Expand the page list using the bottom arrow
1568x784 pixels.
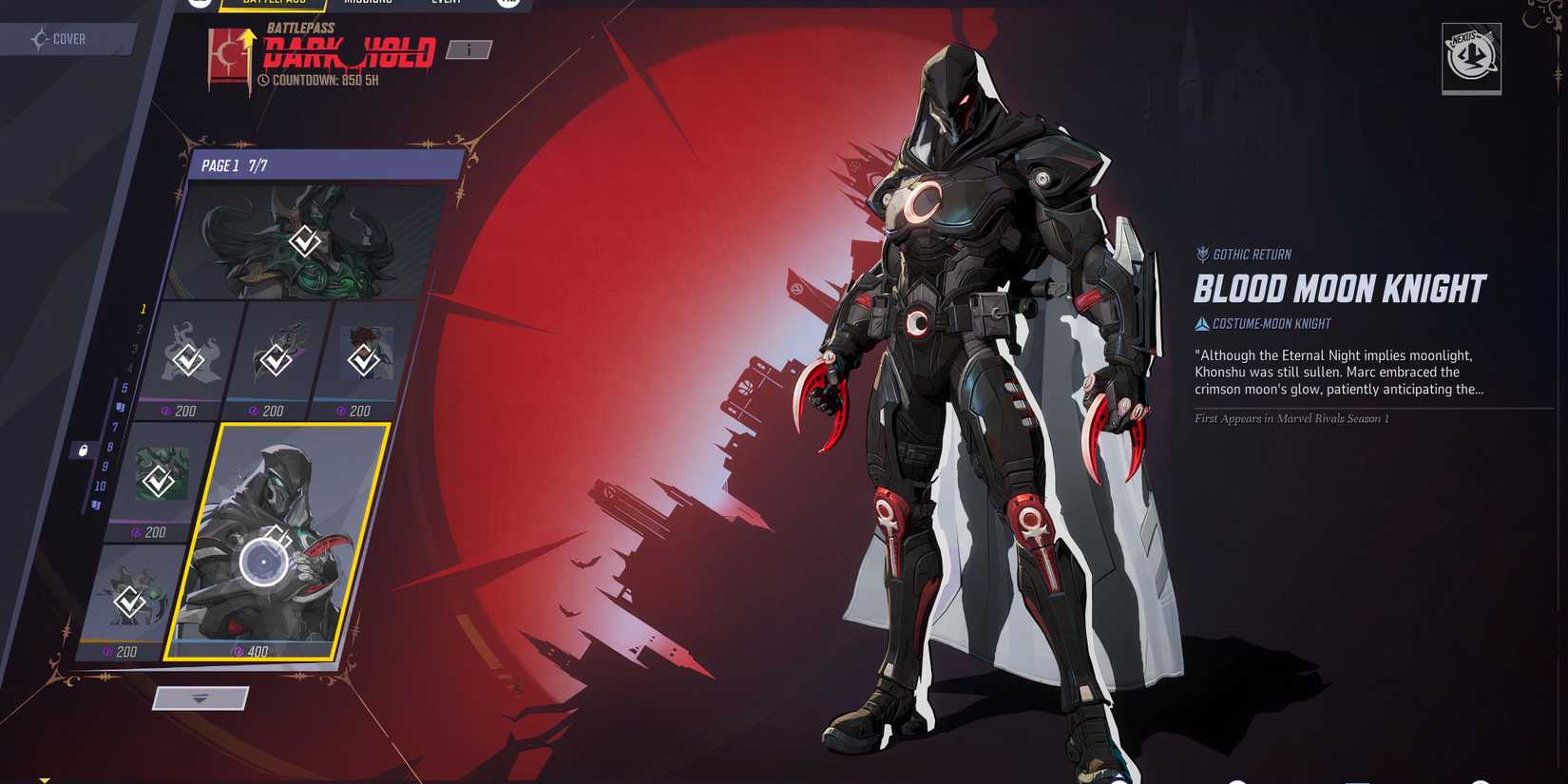(197, 699)
